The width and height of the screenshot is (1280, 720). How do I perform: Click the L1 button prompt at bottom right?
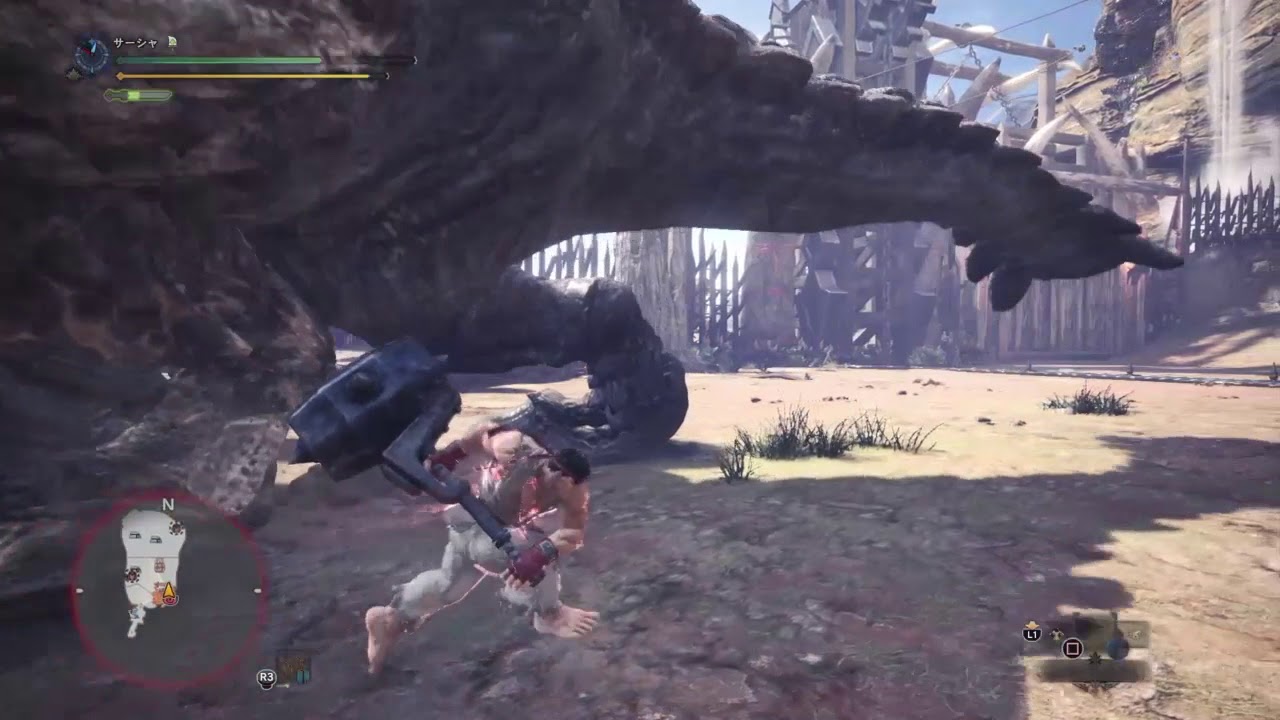click(x=1032, y=634)
